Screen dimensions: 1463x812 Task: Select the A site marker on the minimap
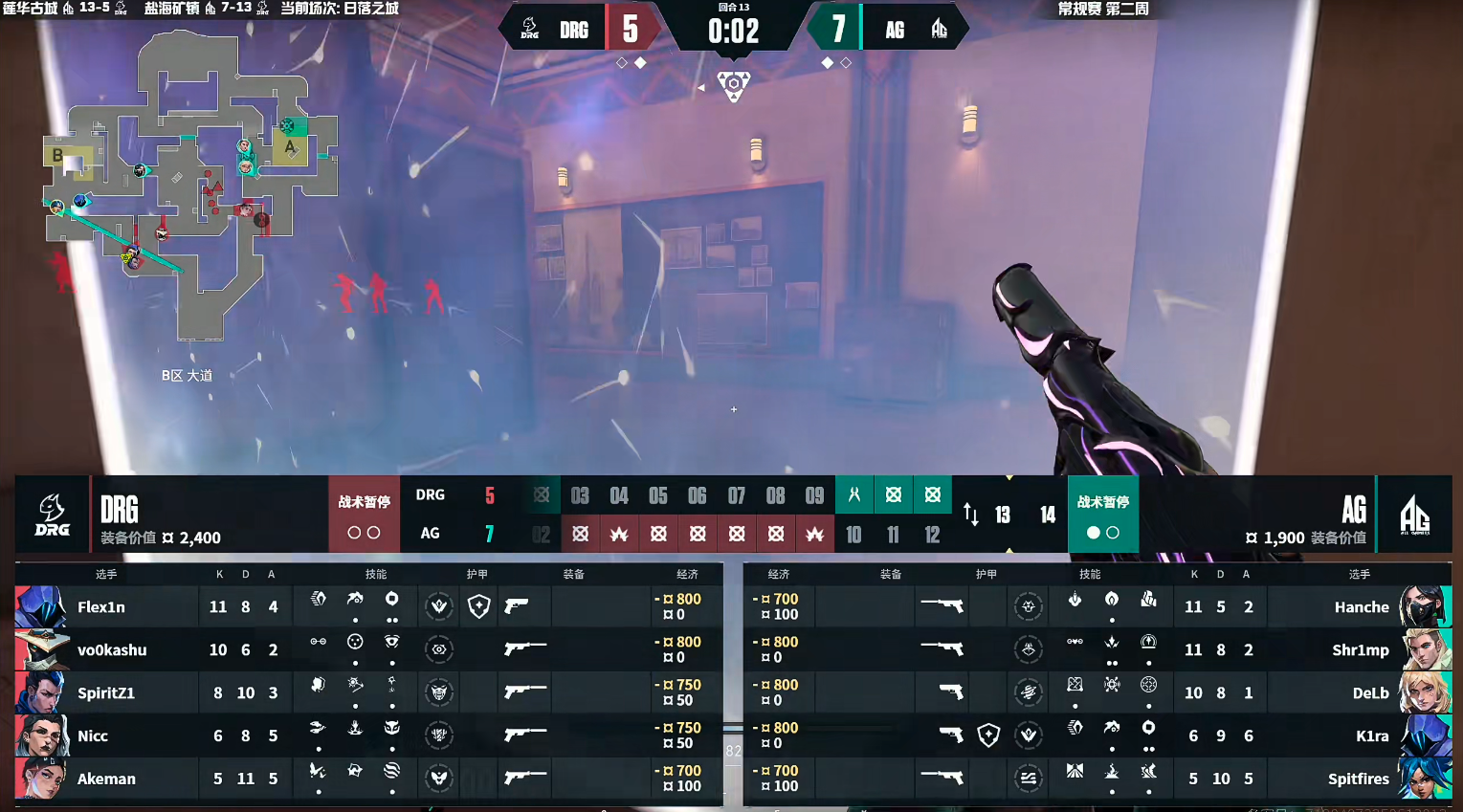(289, 147)
